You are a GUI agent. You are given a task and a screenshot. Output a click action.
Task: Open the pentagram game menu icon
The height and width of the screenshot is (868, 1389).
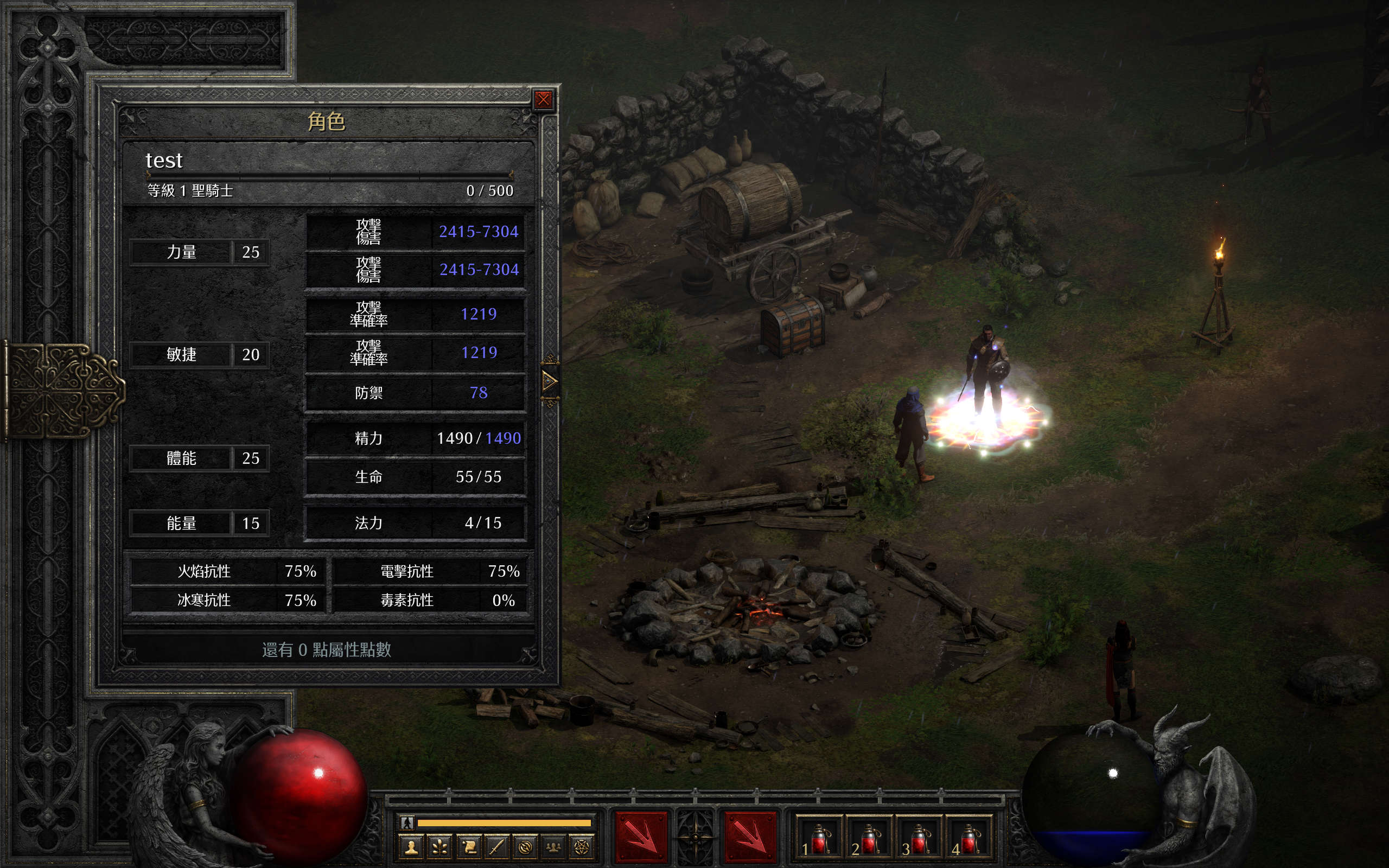tap(582, 847)
